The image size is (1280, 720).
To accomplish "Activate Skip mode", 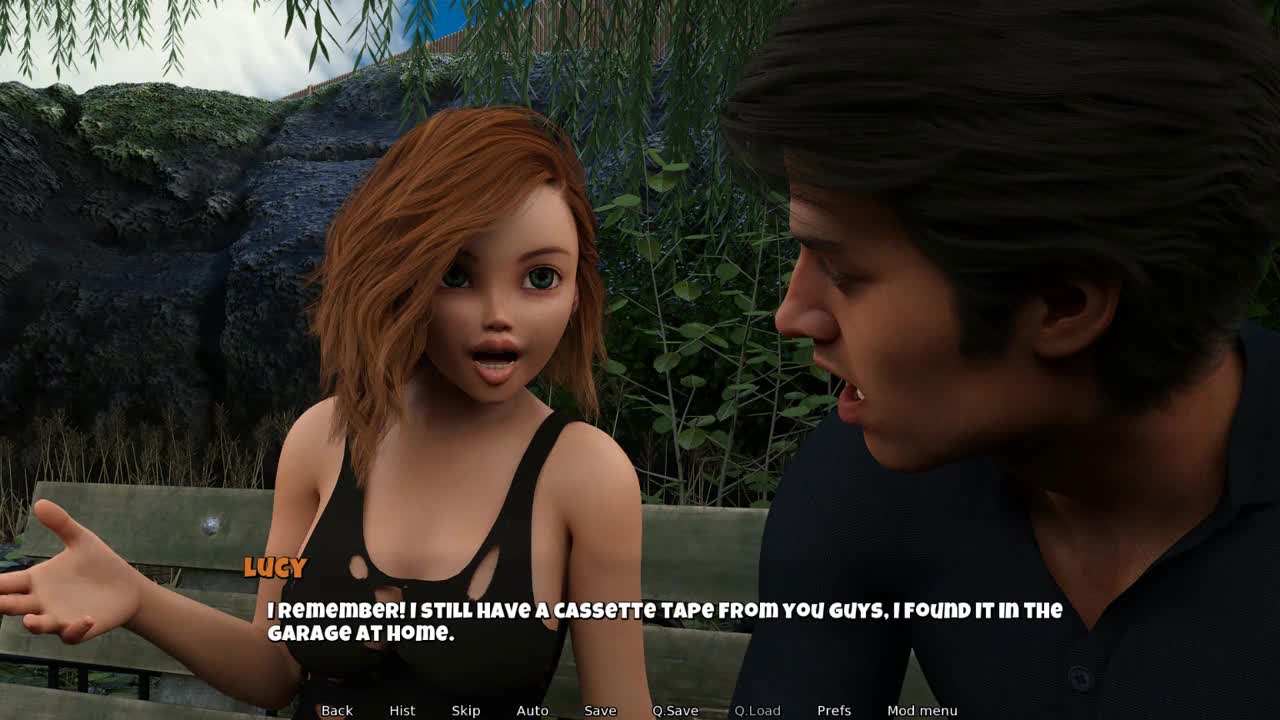I will tap(466, 710).
